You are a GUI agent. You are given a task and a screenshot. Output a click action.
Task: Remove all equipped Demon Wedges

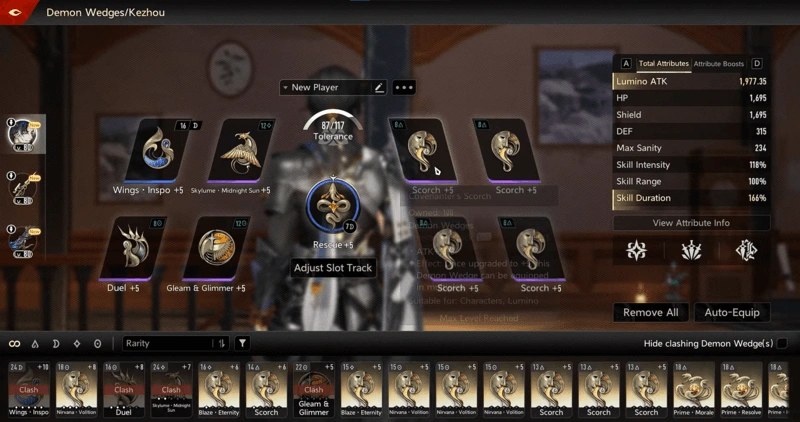tap(650, 313)
